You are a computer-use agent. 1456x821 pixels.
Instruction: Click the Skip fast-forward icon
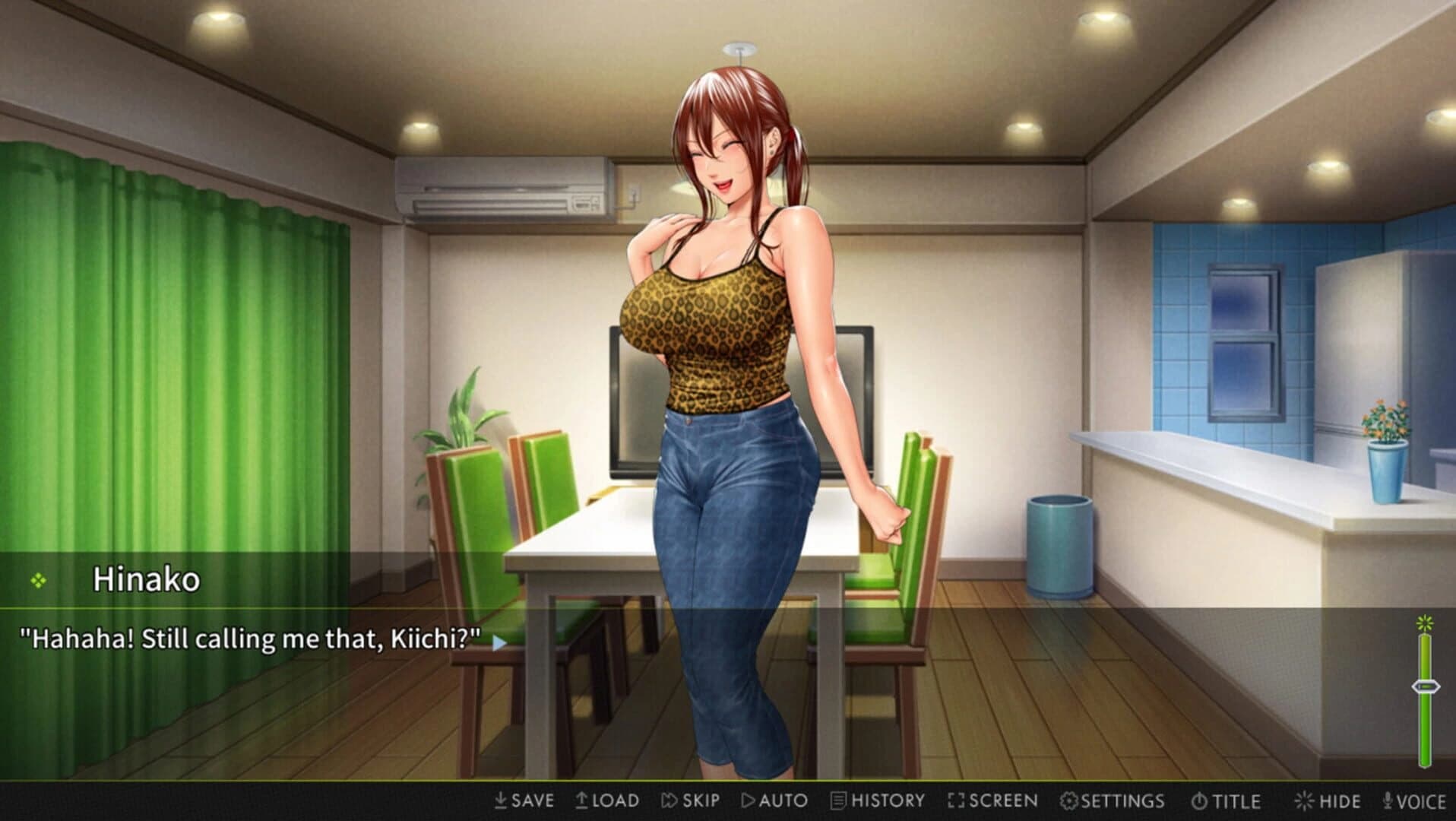point(670,800)
